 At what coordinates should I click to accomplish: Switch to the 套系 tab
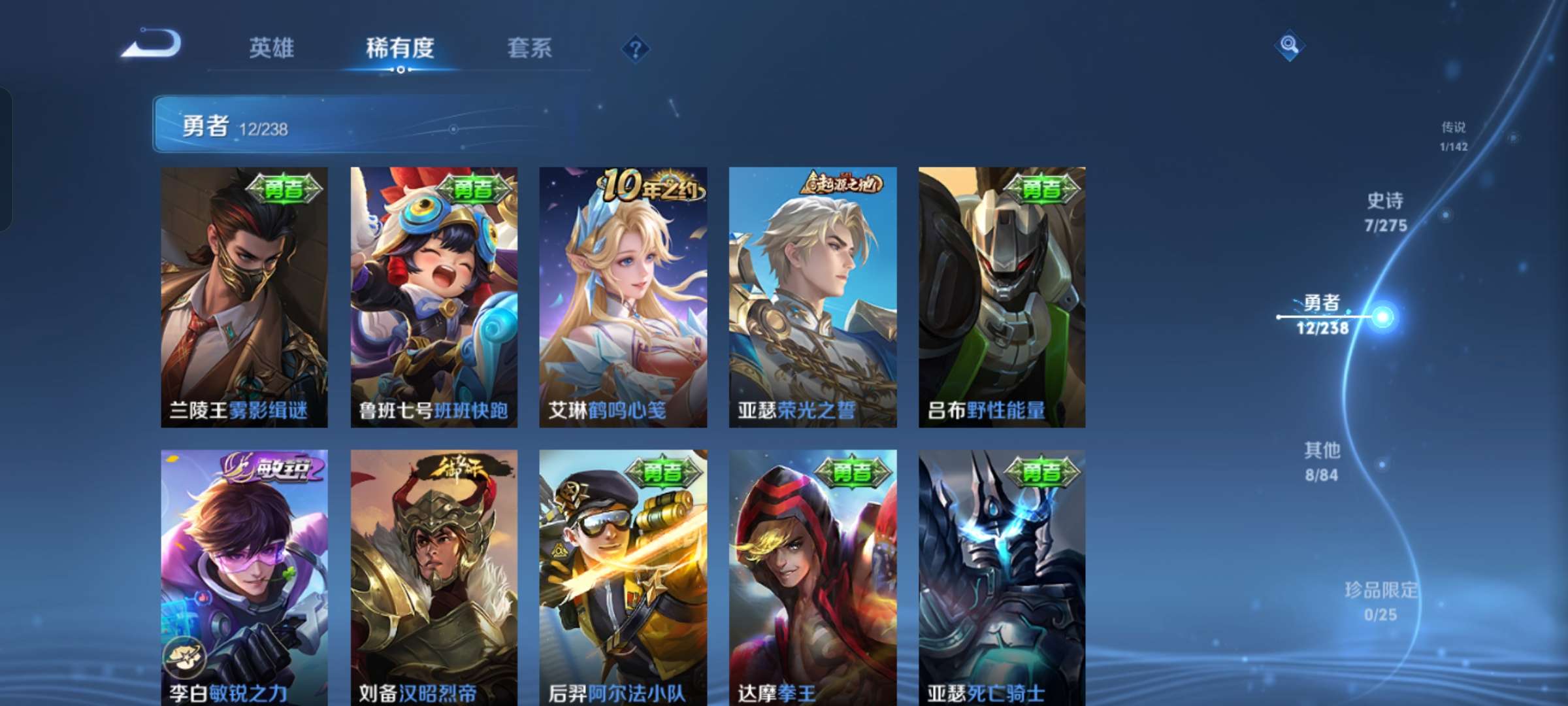pyautogui.click(x=530, y=49)
